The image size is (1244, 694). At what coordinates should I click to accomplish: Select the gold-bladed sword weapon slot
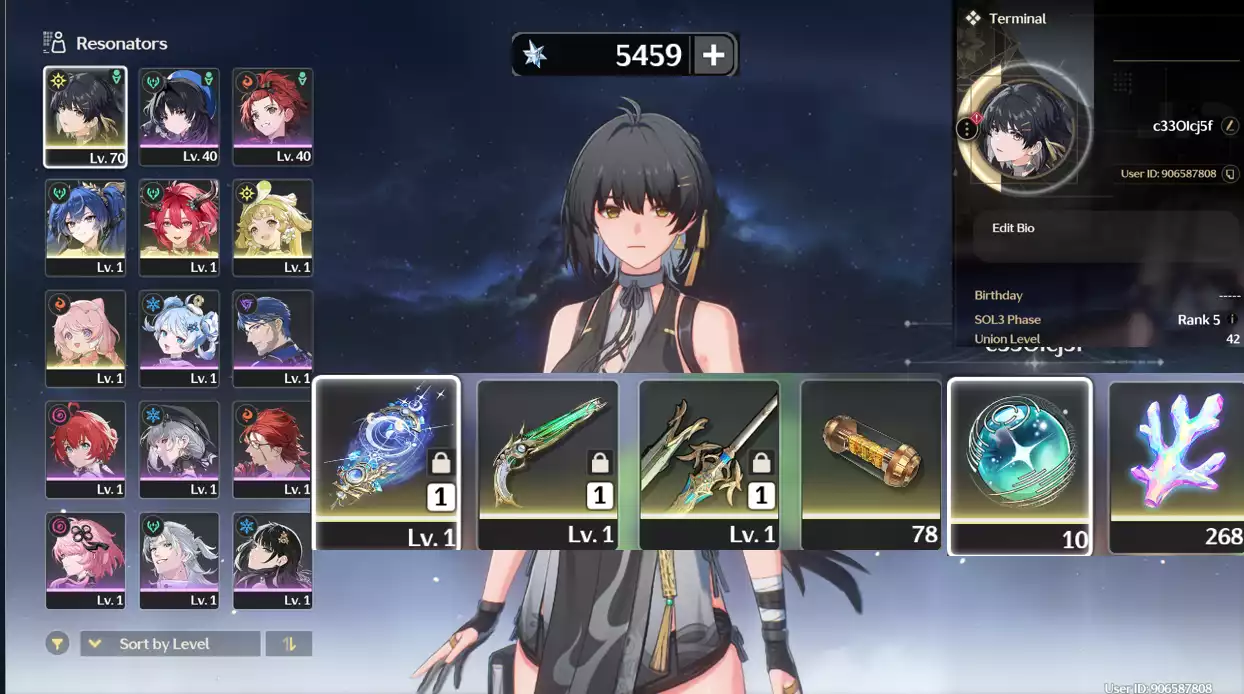coord(710,464)
